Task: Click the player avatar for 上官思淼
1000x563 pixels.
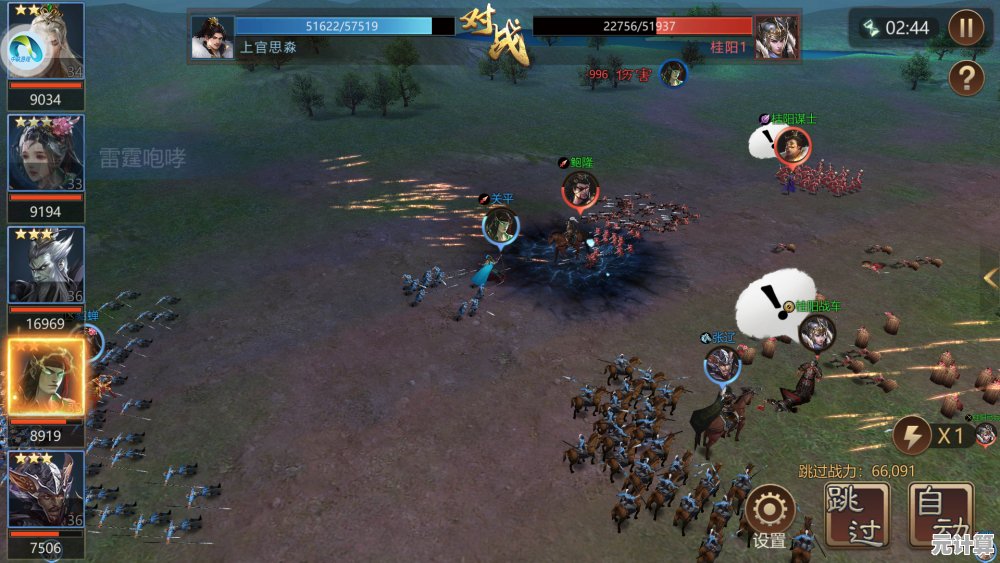Action: tap(212, 37)
